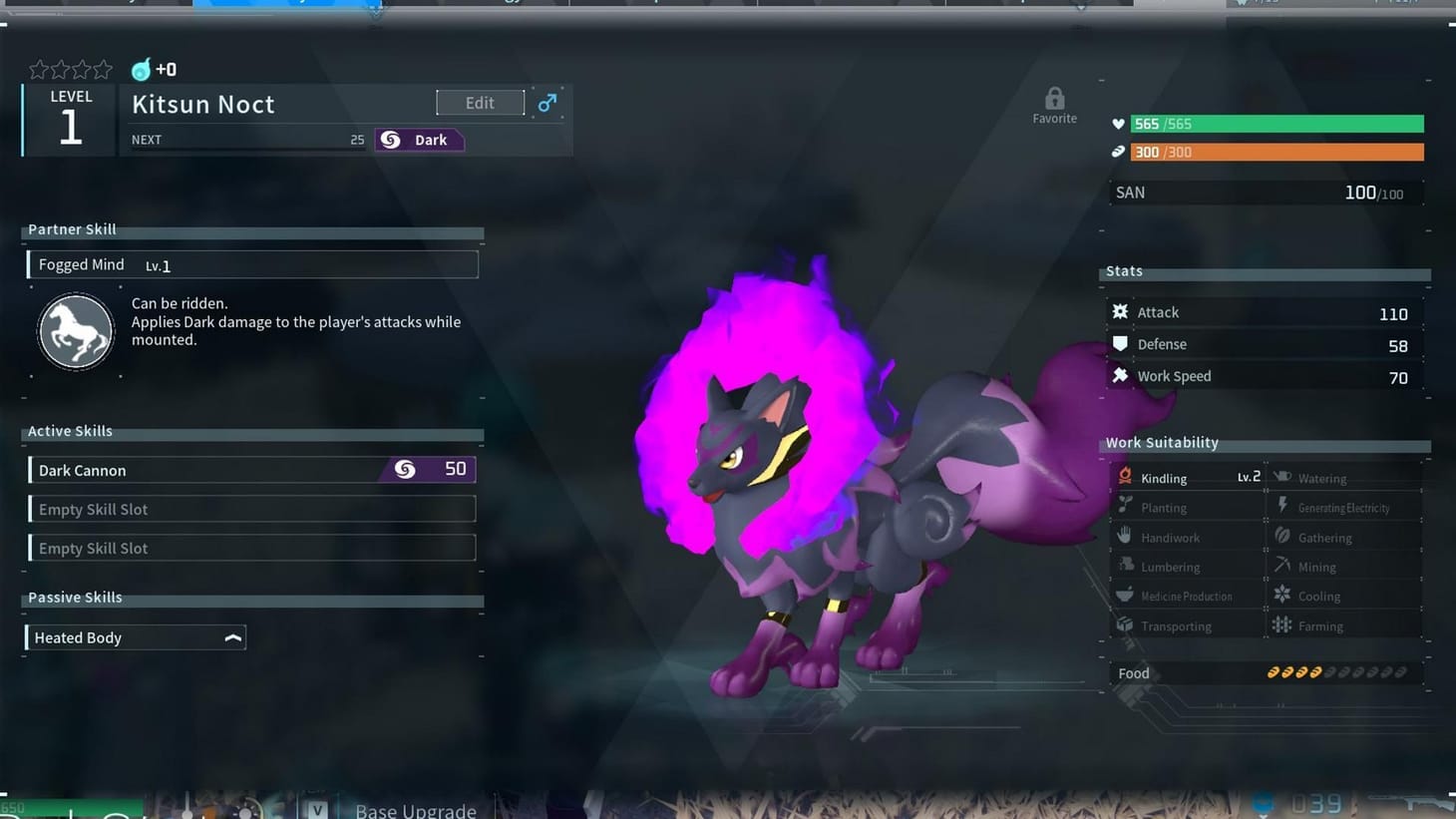Toggle the Dark Cannon skill entry
The width and height of the screenshot is (1456, 819).
pyautogui.click(x=251, y=469)
